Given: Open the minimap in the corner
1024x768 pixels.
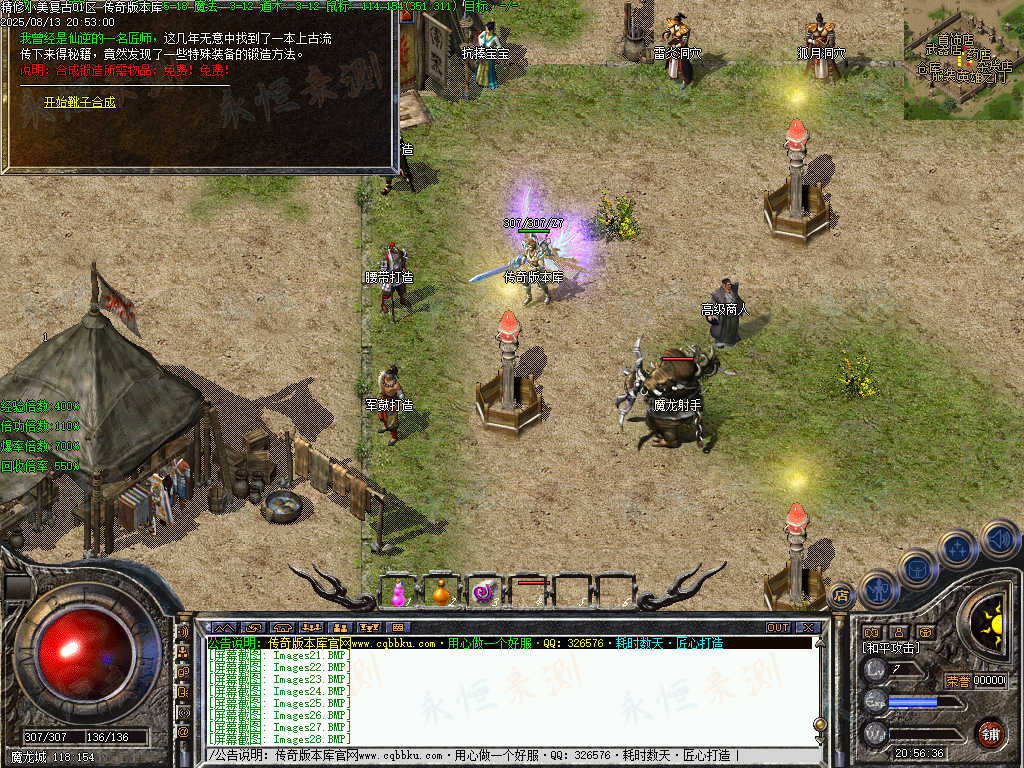Looking at the screenshot, I should click(x=962, y=60).
